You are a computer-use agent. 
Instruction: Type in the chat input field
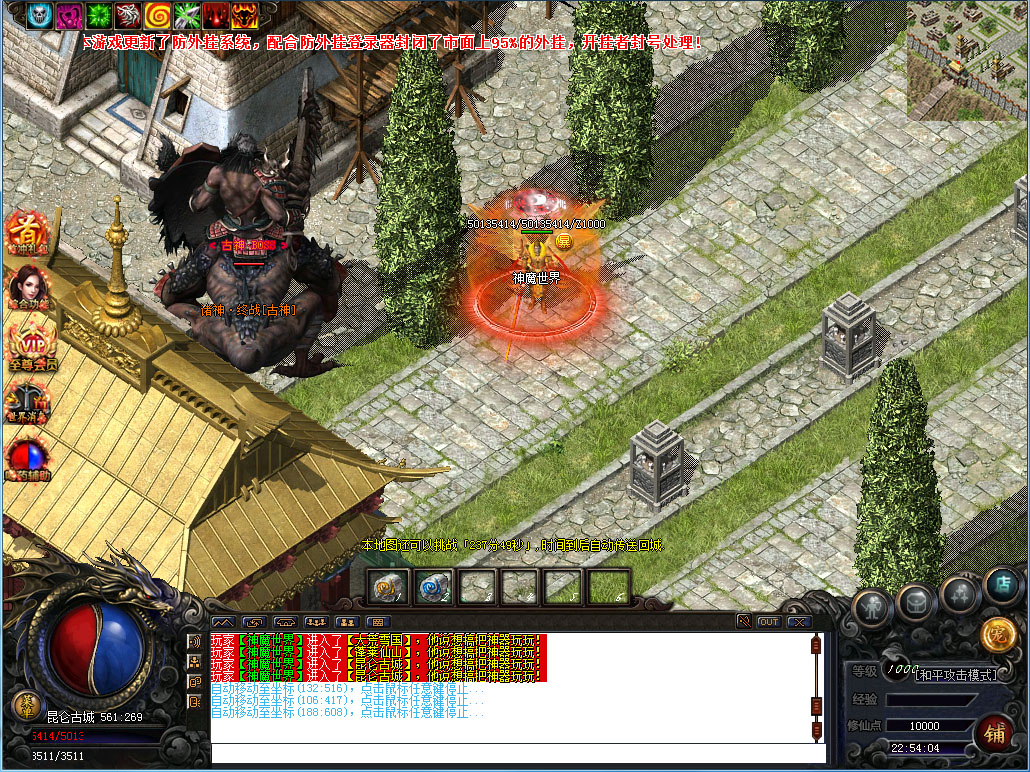click(510, 753)
